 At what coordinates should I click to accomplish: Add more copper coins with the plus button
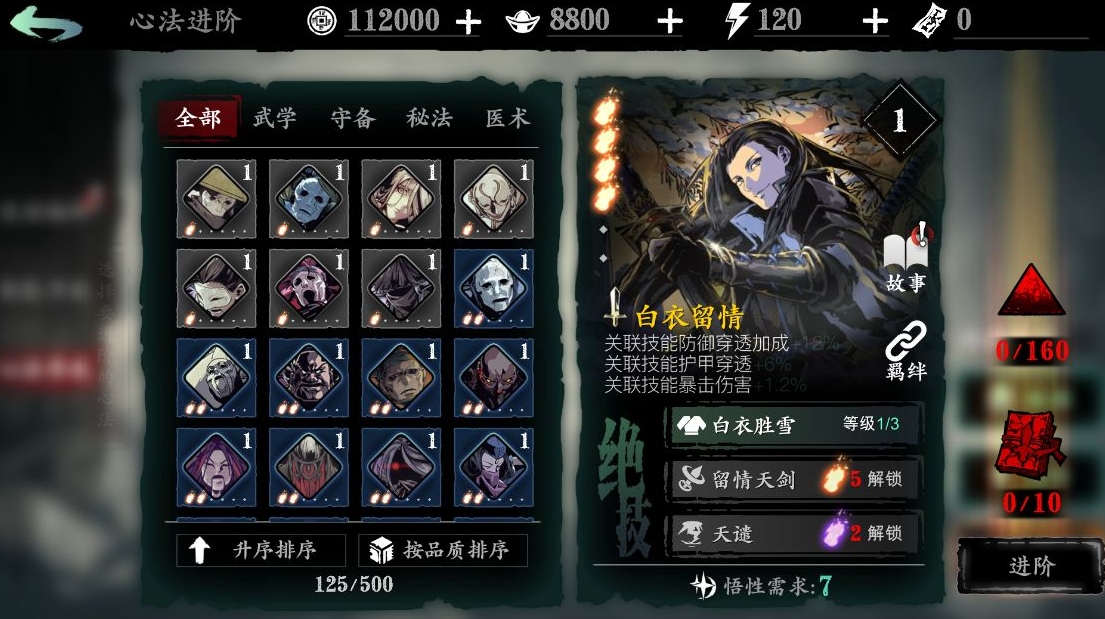(468, 22)
